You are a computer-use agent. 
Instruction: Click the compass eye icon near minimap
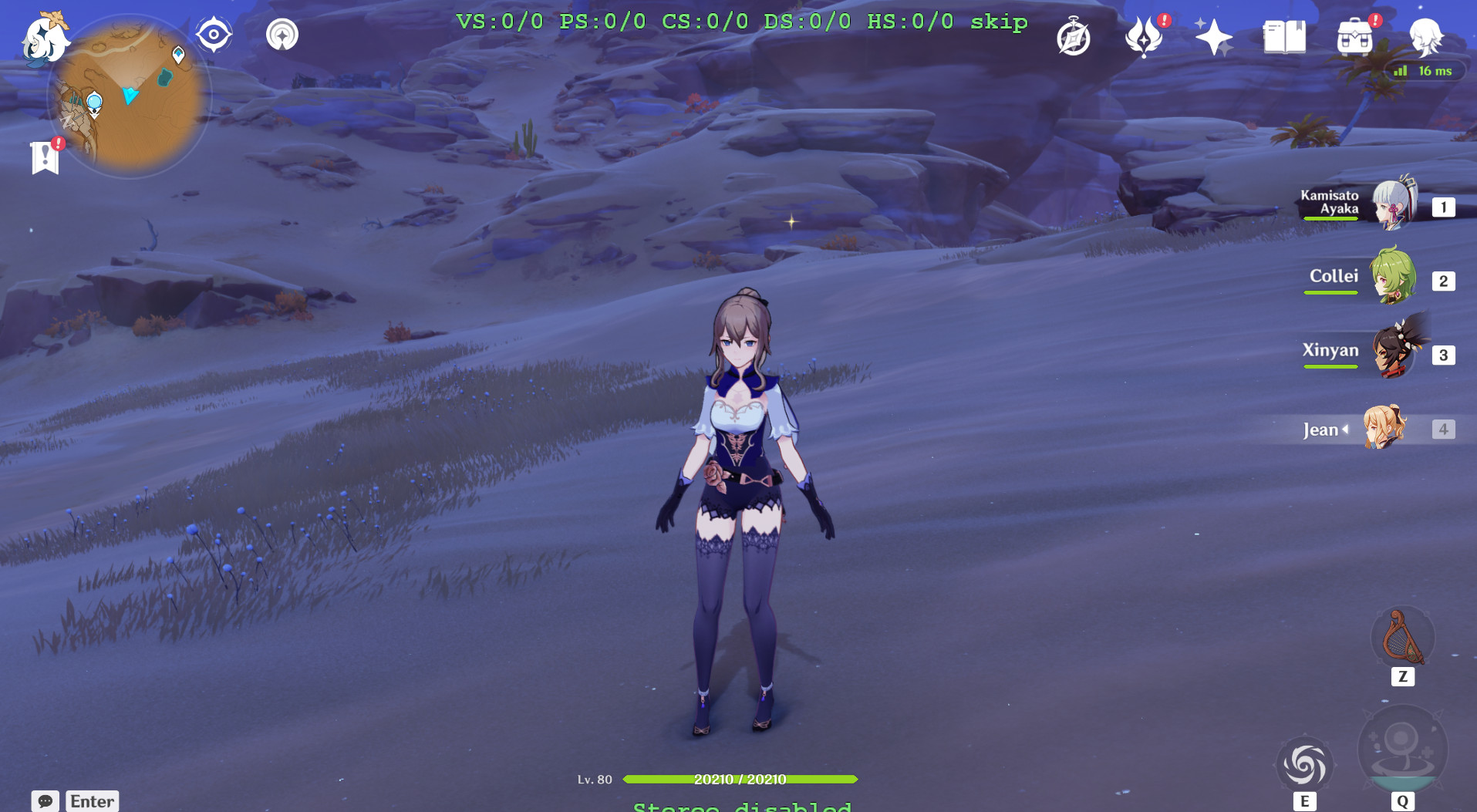(213, 34)
